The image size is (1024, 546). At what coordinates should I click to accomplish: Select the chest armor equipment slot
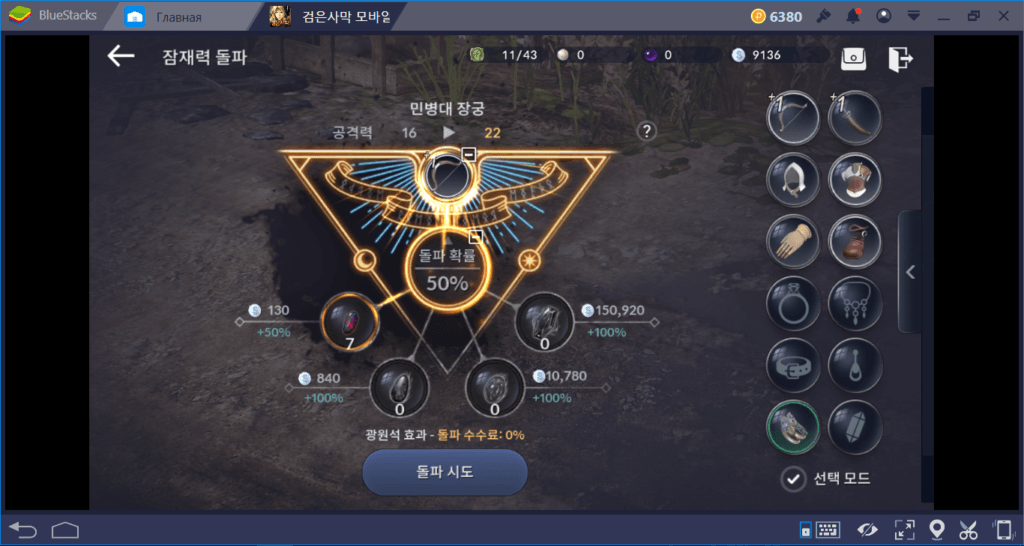pyautogui.click(x=855, y=180)
